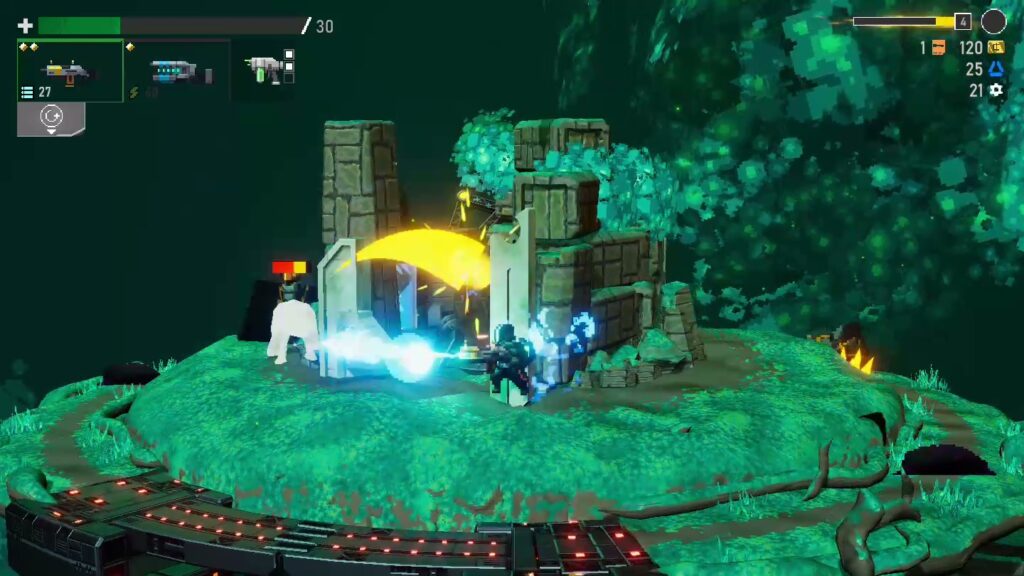
Task: Click the blue triangle resource icon
Action: (x=996, y=69)
